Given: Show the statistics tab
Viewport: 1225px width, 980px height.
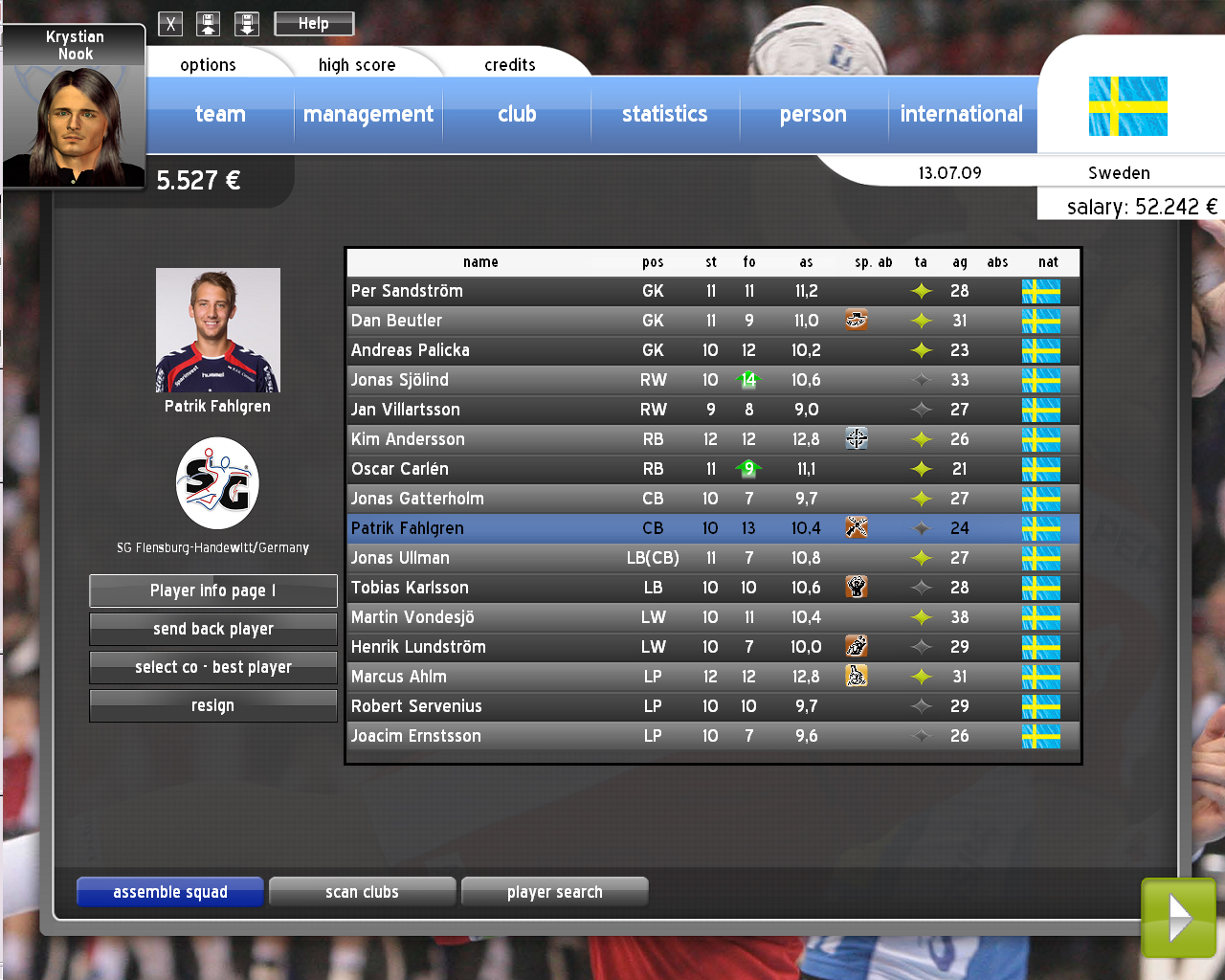Looking at the screenshot, I should pos(664,115).
